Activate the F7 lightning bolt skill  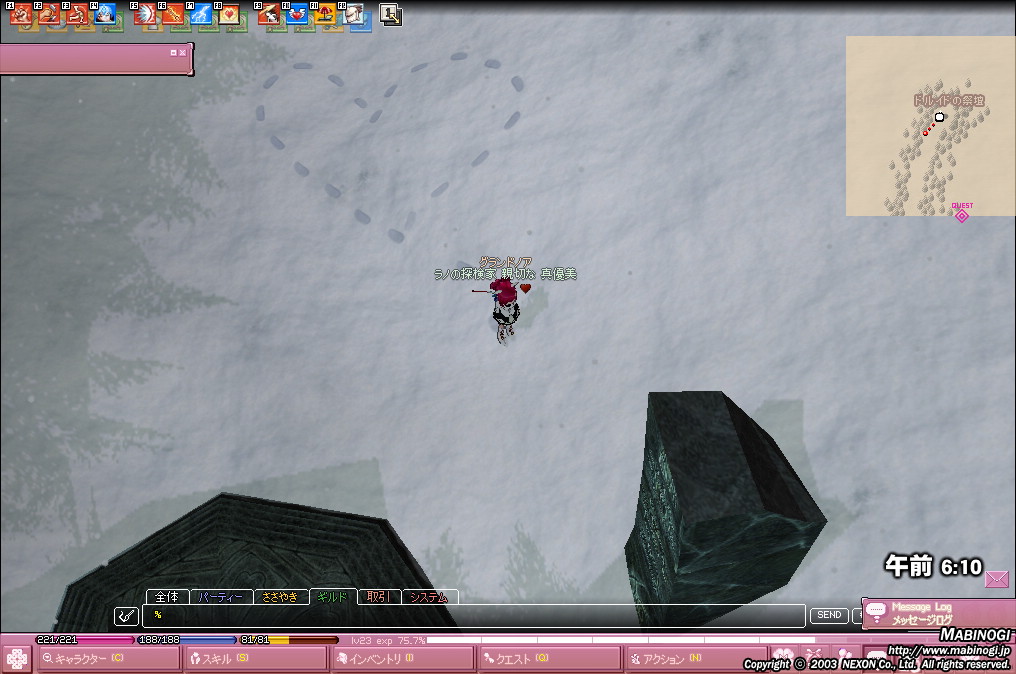pos(199,15)
